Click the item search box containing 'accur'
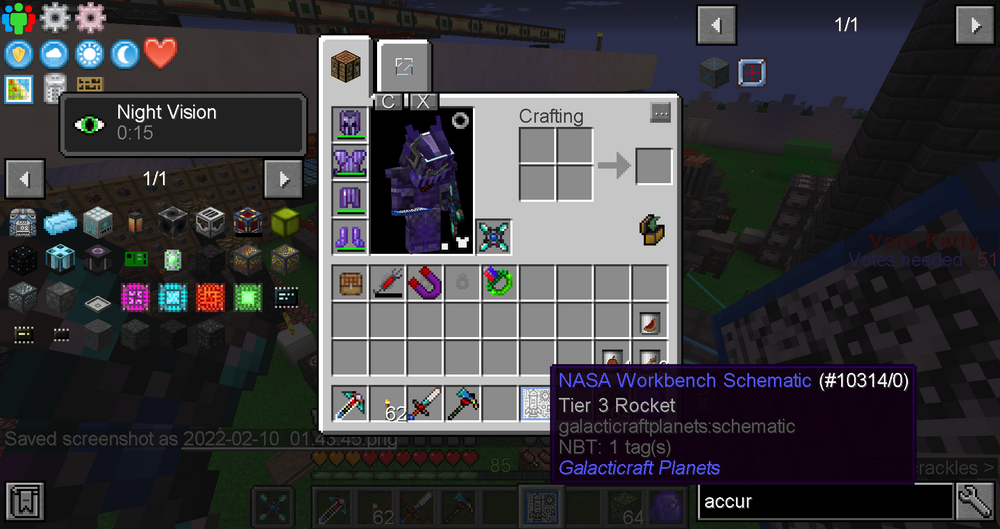This screenshot has height=529, width=1000. tap(824, 499)
